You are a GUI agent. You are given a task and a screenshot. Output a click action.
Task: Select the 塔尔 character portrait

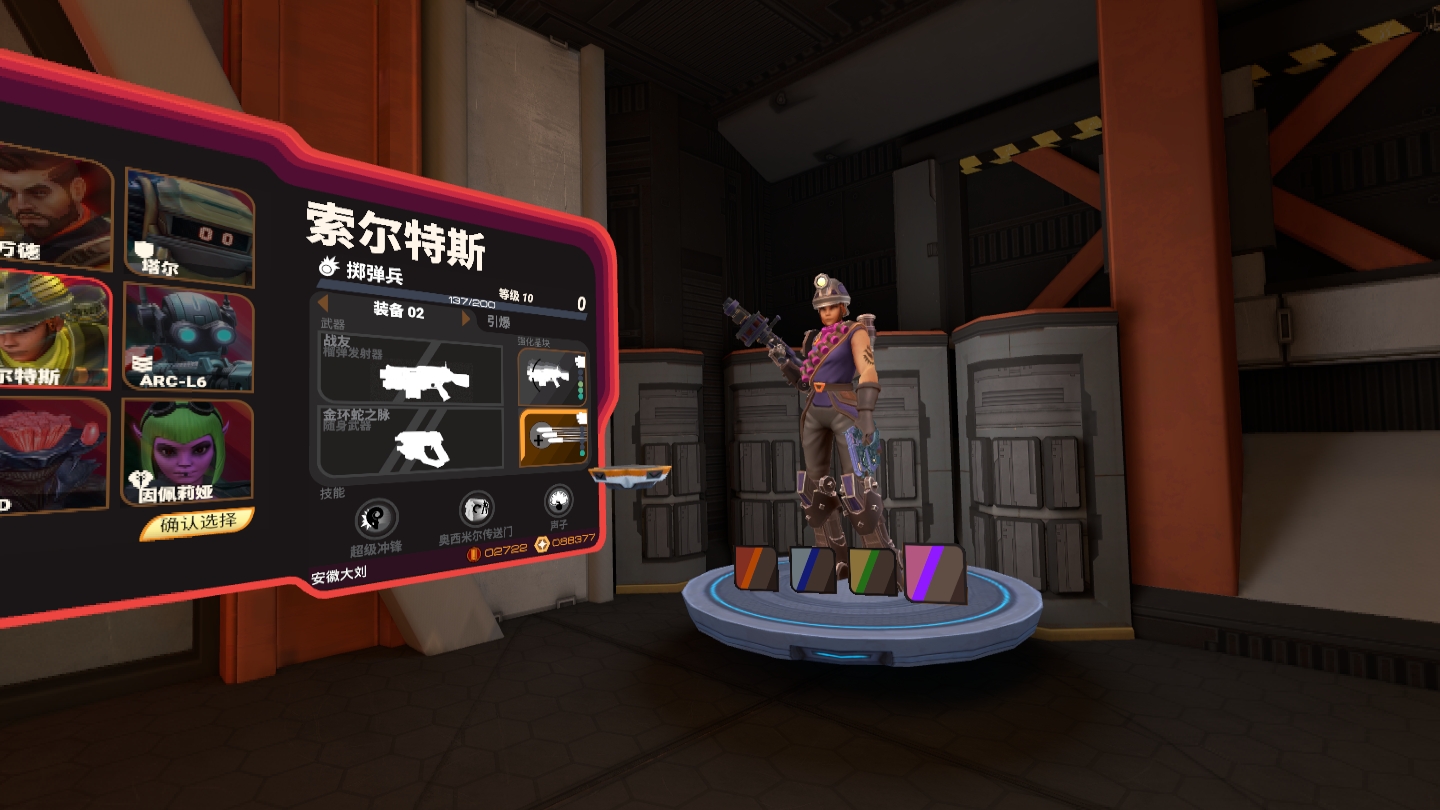[189, 223]
